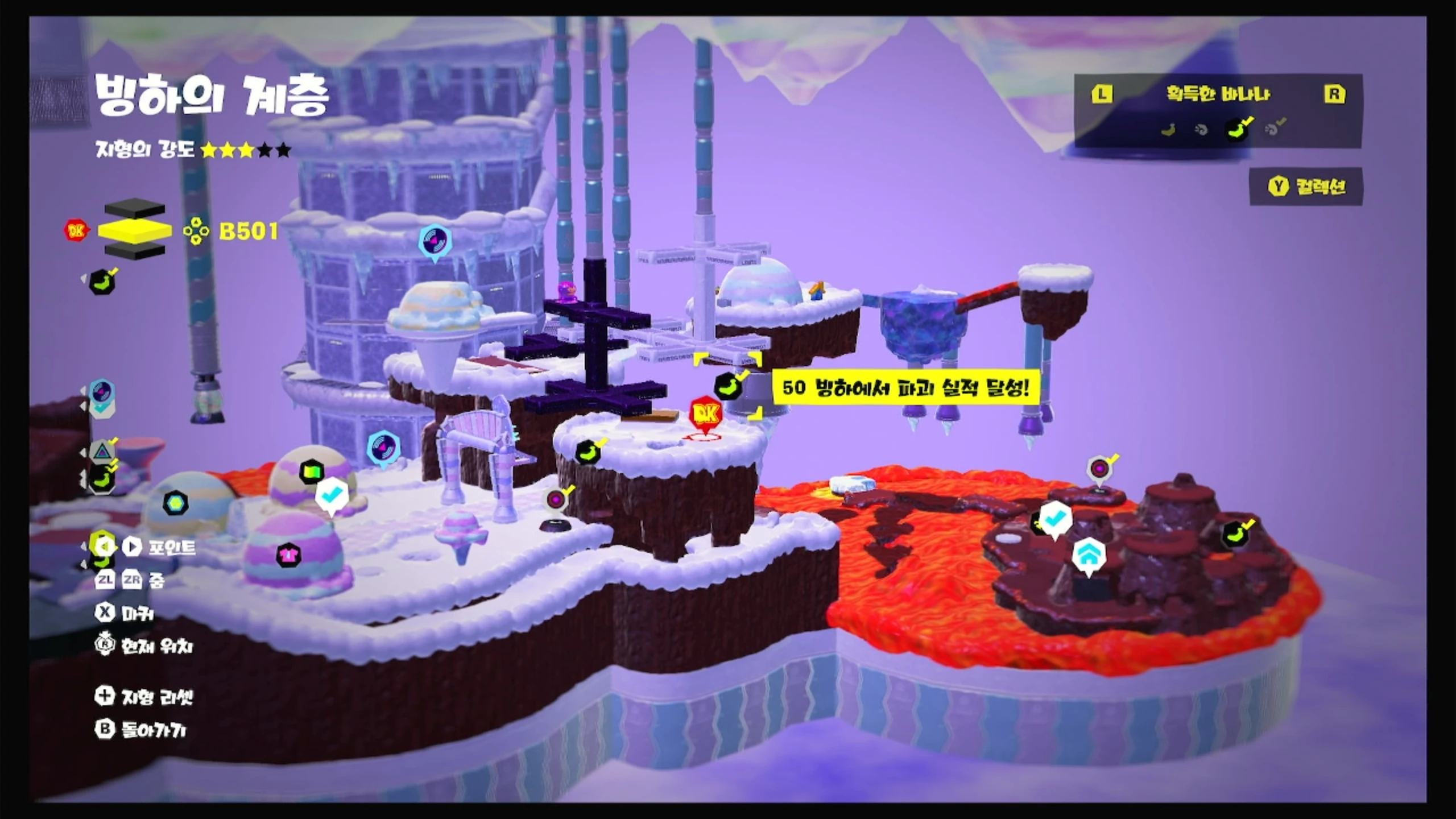Click the blue hexagon marker on the left dome
This screenshot has height=819, width=1456.
175,503
